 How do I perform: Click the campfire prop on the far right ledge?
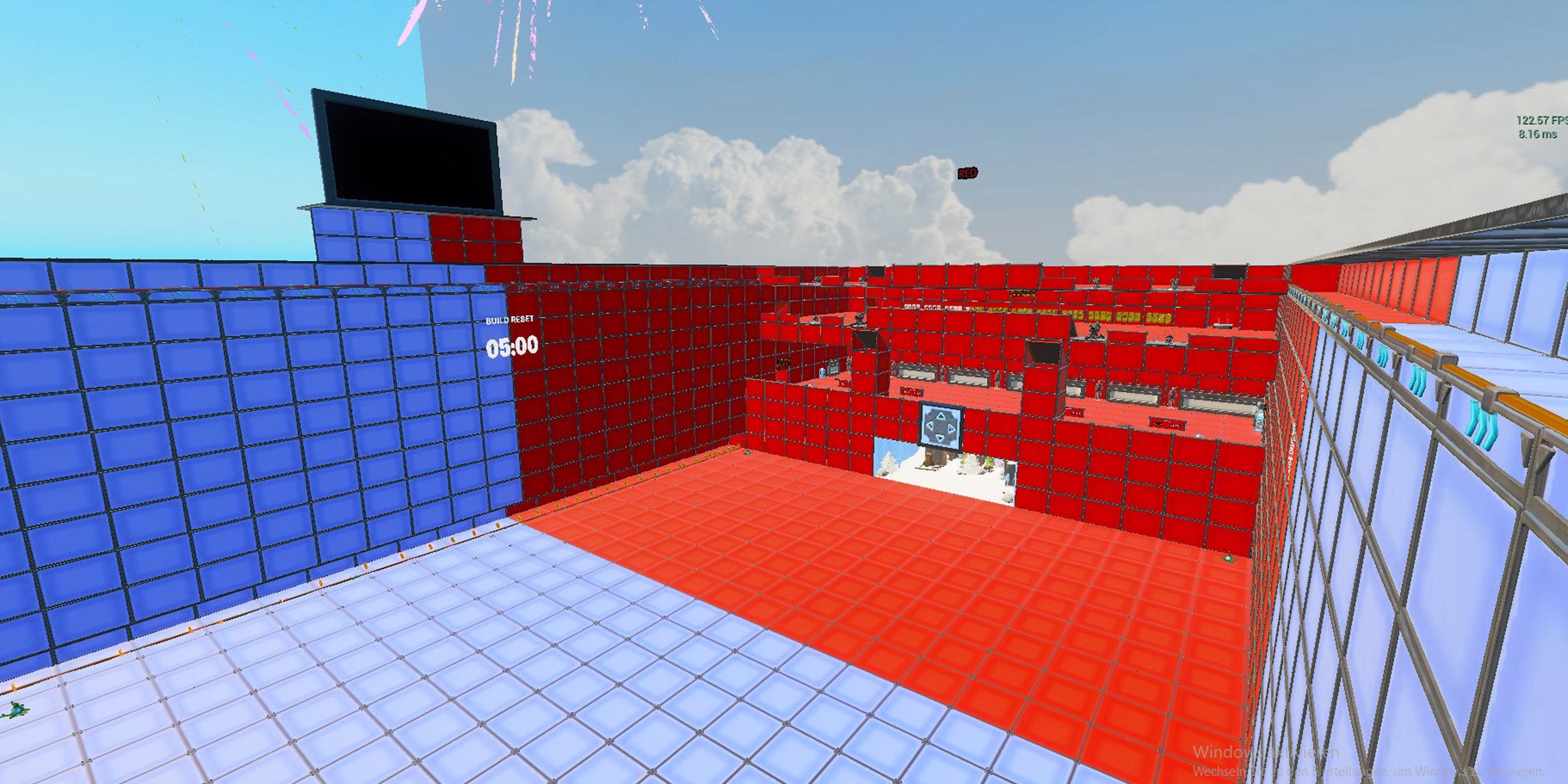[1223, 325]
